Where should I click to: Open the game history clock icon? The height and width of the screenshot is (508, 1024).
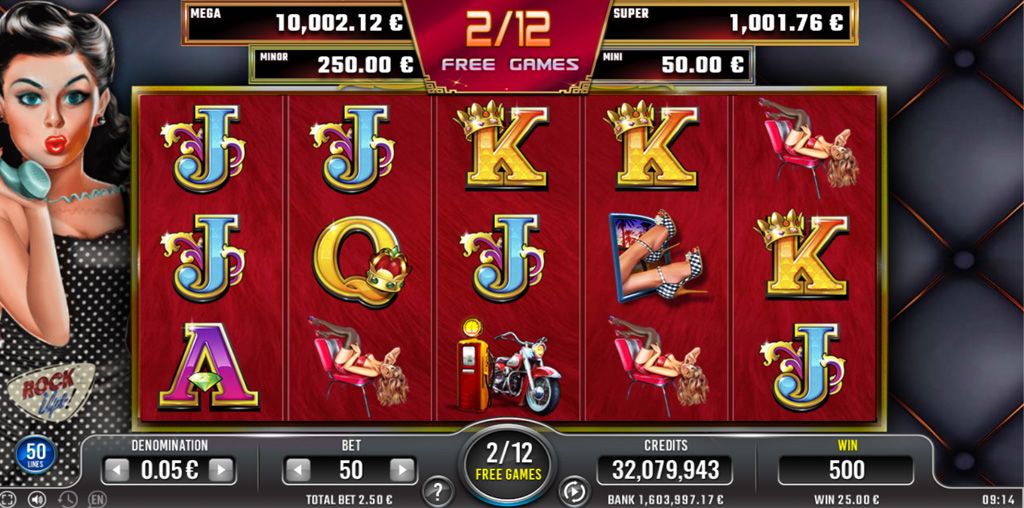[x=67, y=498]
